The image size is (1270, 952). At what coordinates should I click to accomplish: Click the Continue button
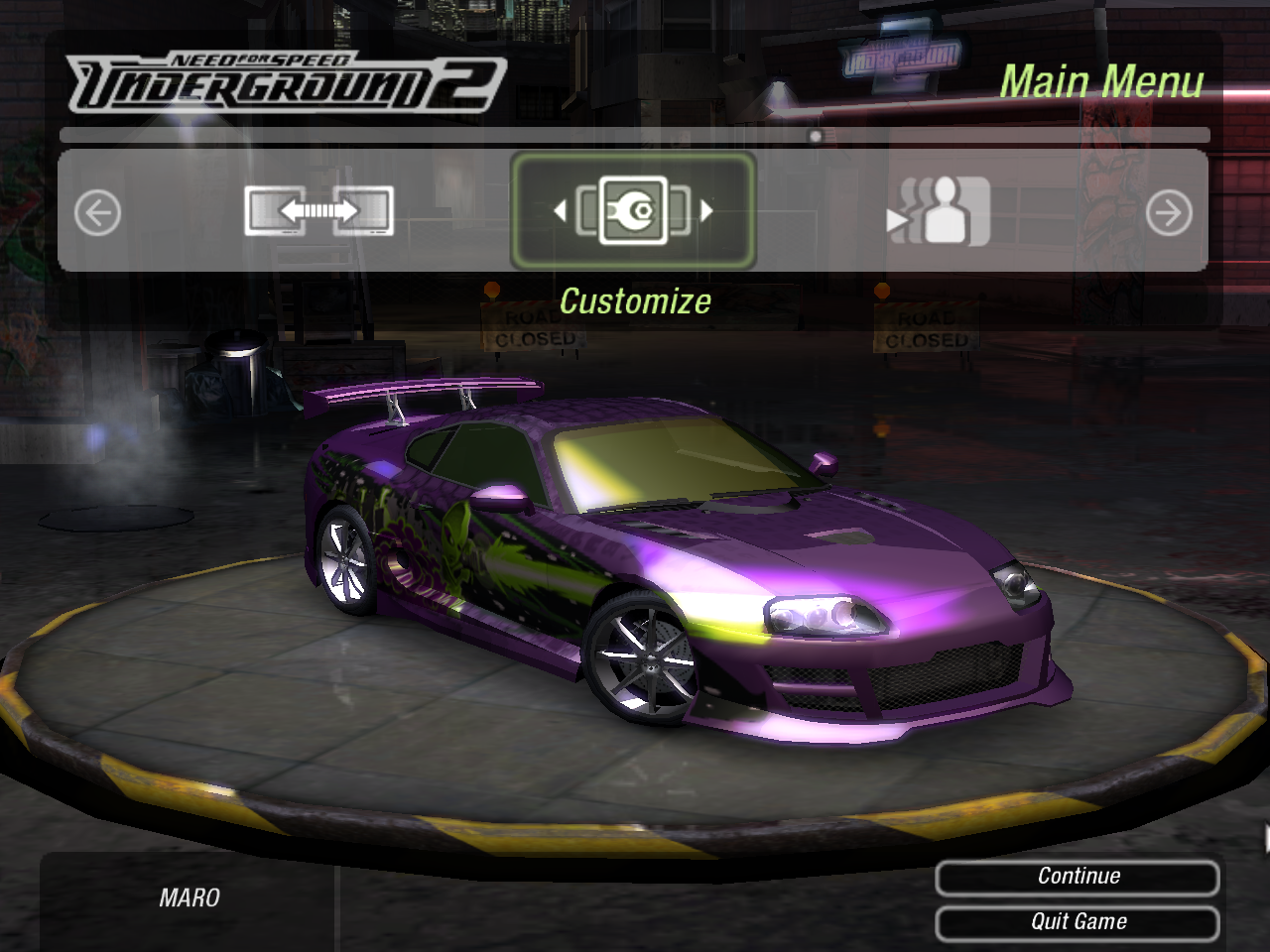point(1078,877)
